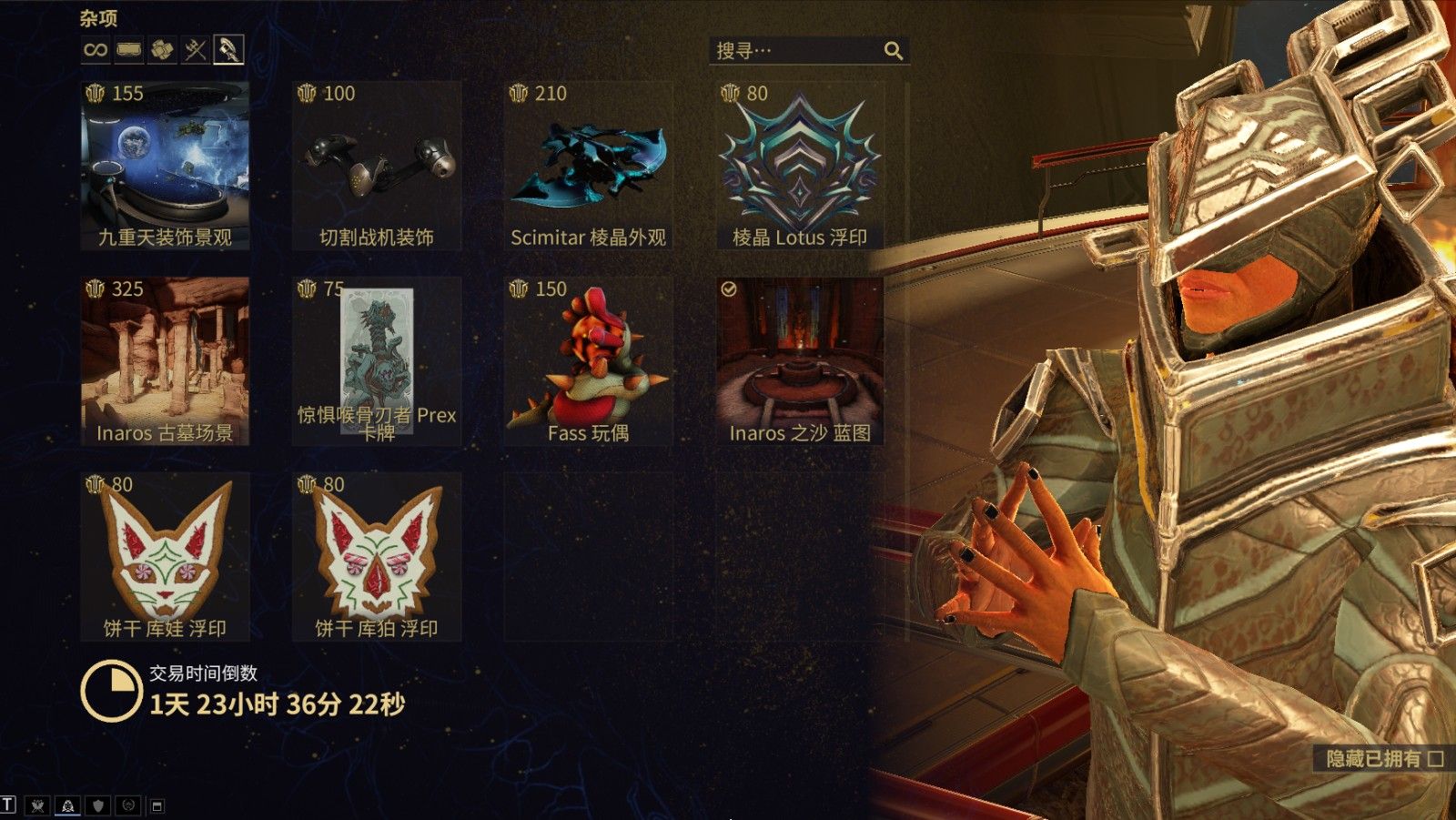Choose the 切割战机装饰 item
Screen dimensions: 1456x820
pos(377,165)
